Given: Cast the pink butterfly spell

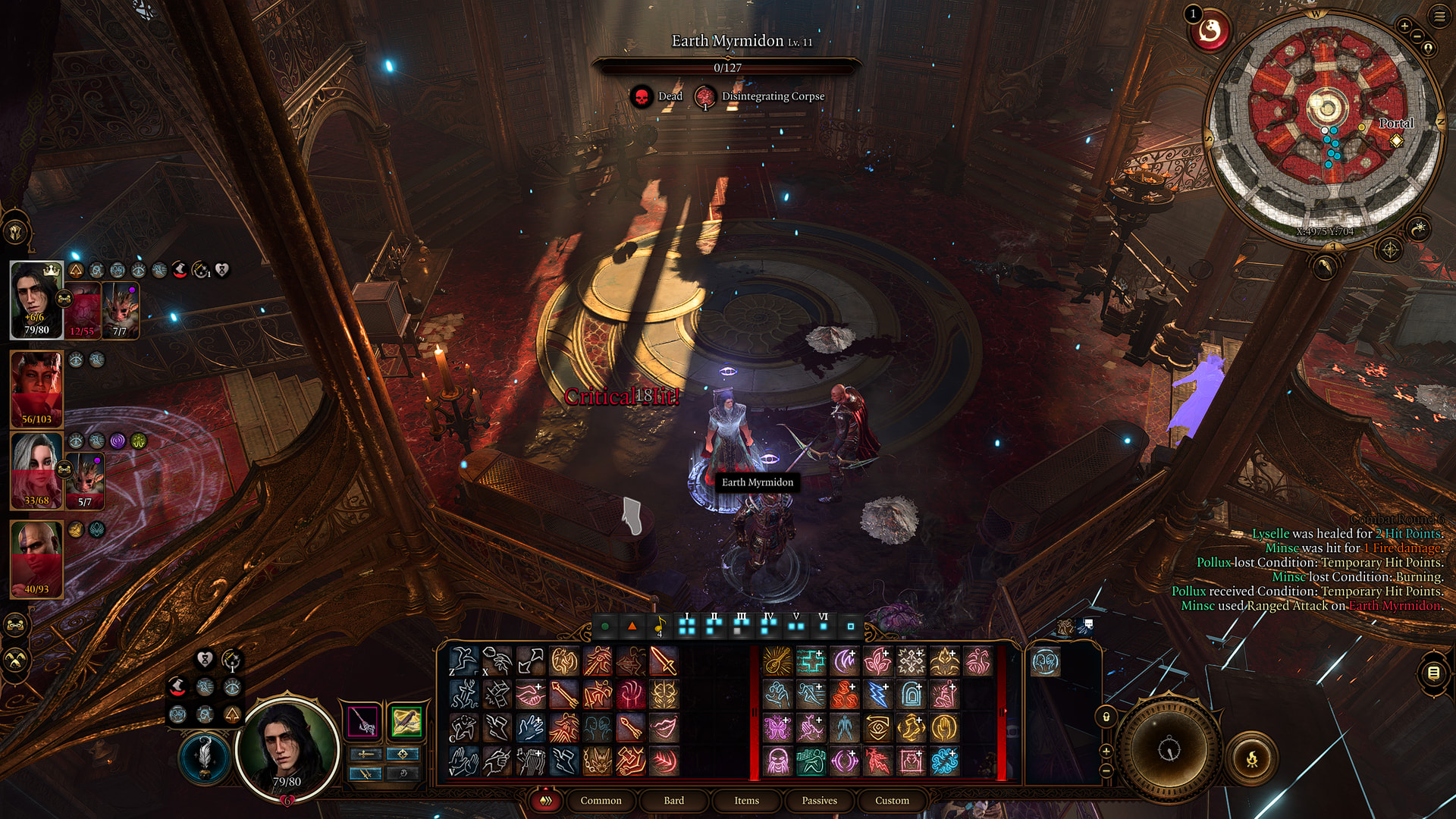Looking at the screenshot, I should click(x=778, y=728).
